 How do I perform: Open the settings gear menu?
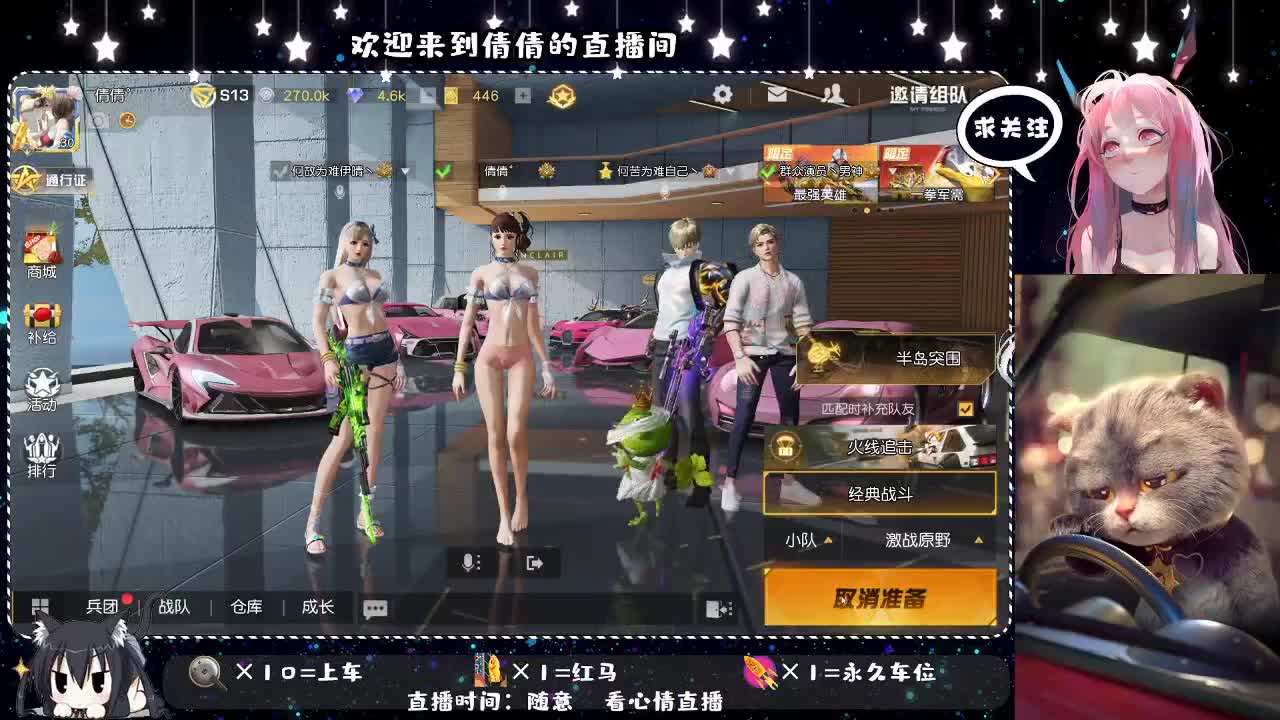click(722, 93)
